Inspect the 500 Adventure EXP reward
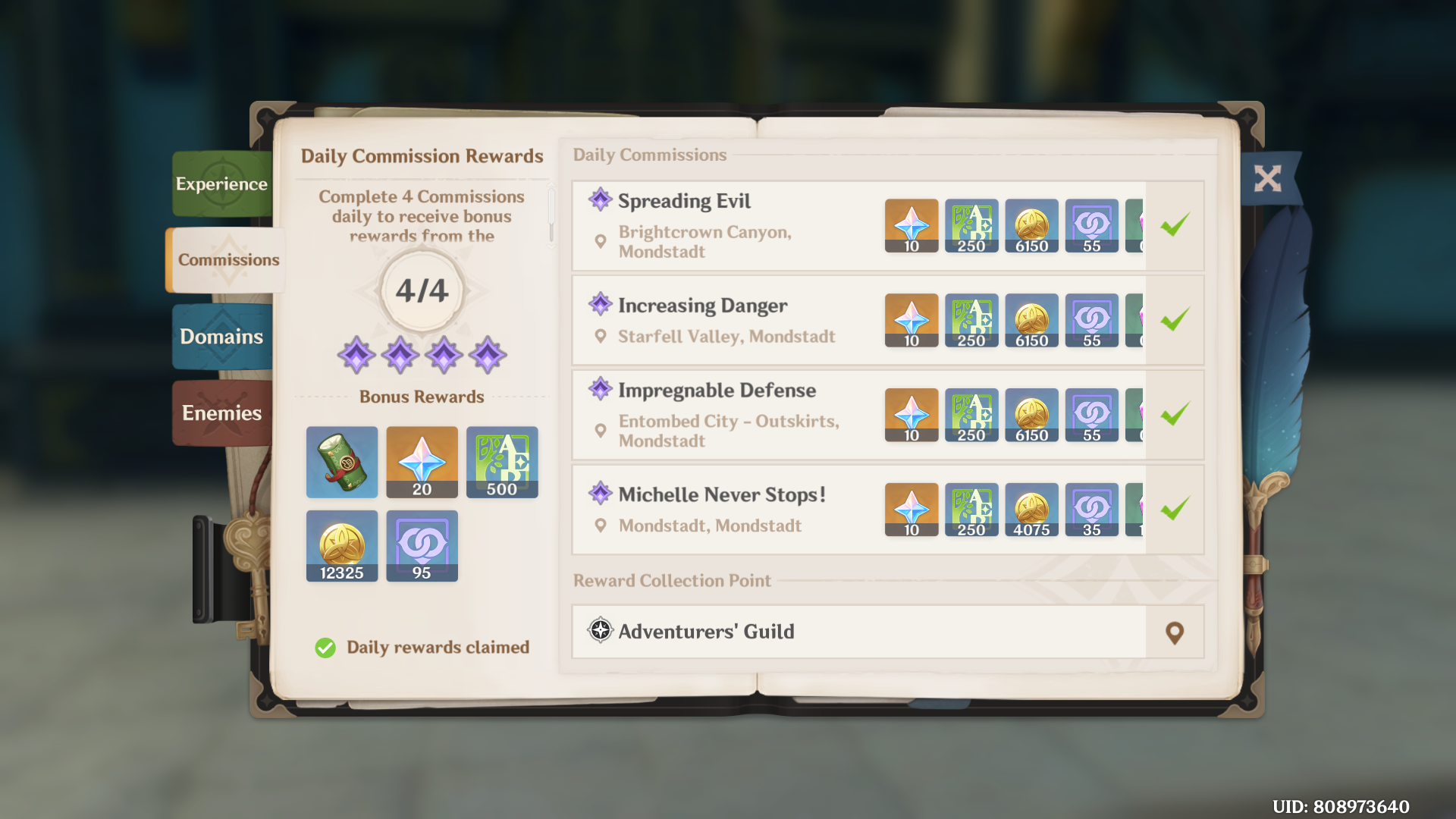1456x819 pixels. (502, 463)
